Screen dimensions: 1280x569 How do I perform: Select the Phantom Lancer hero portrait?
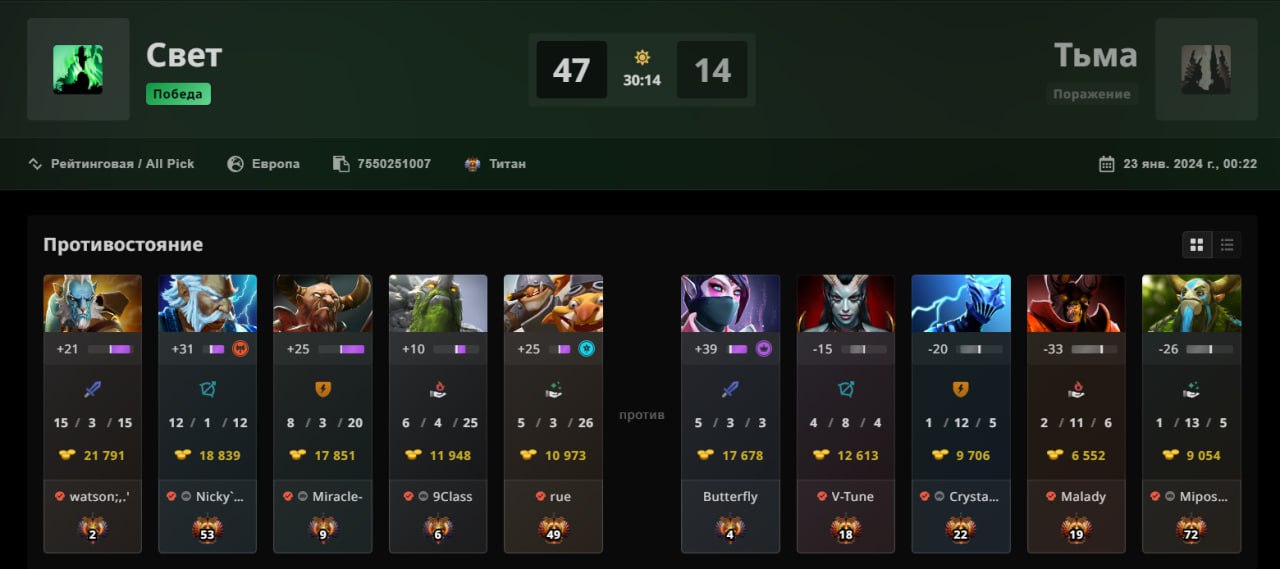coord(93,304)
